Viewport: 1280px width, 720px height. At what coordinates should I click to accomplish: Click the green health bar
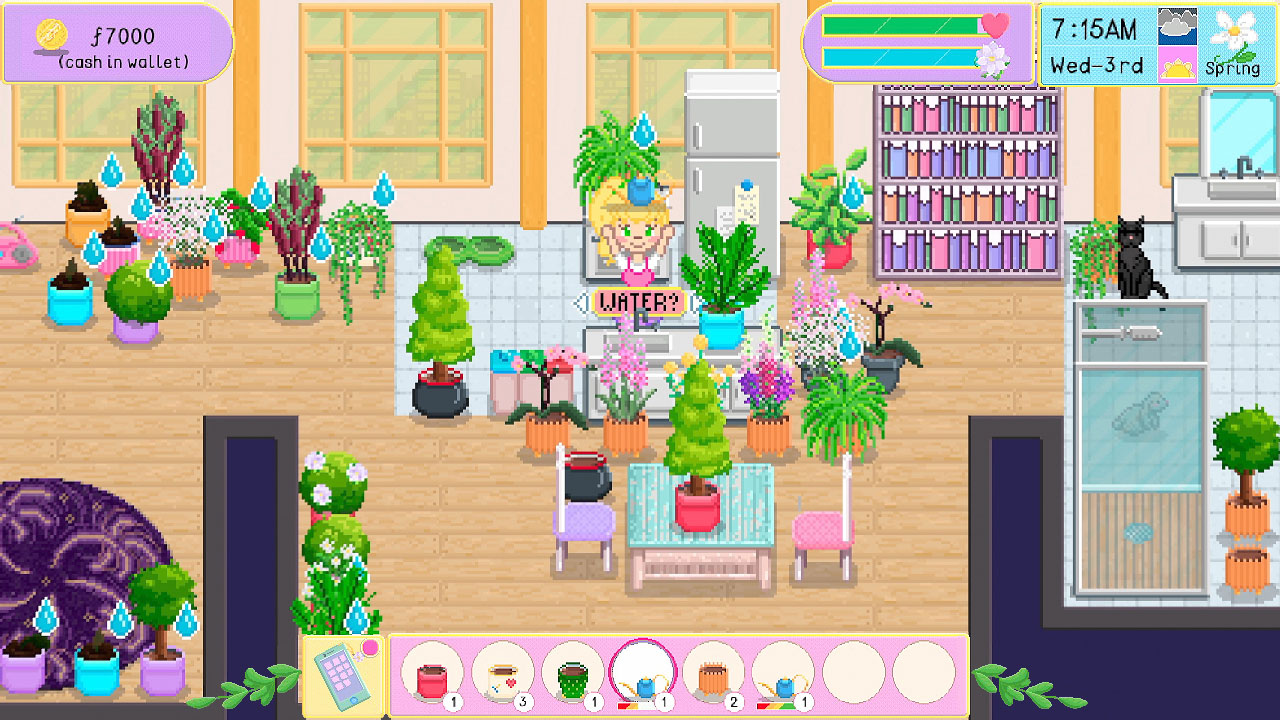(898, 23)
